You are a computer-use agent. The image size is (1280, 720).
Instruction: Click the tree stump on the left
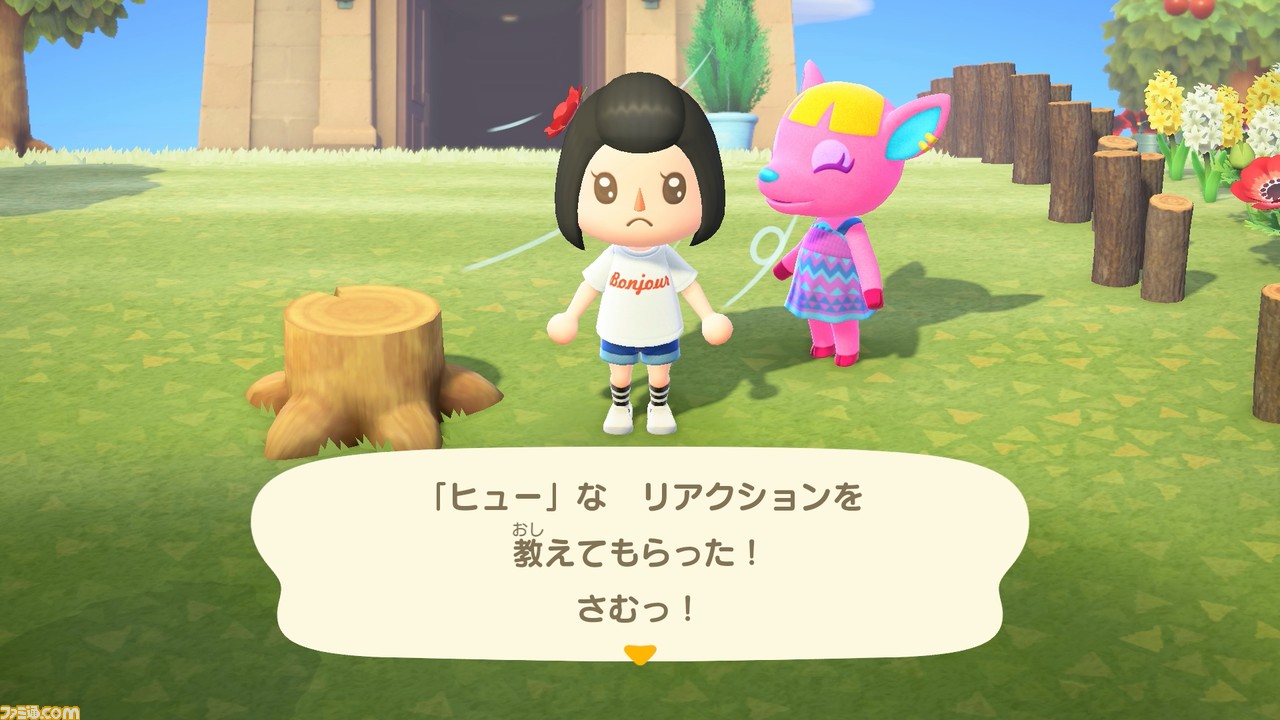pos(360,360)
